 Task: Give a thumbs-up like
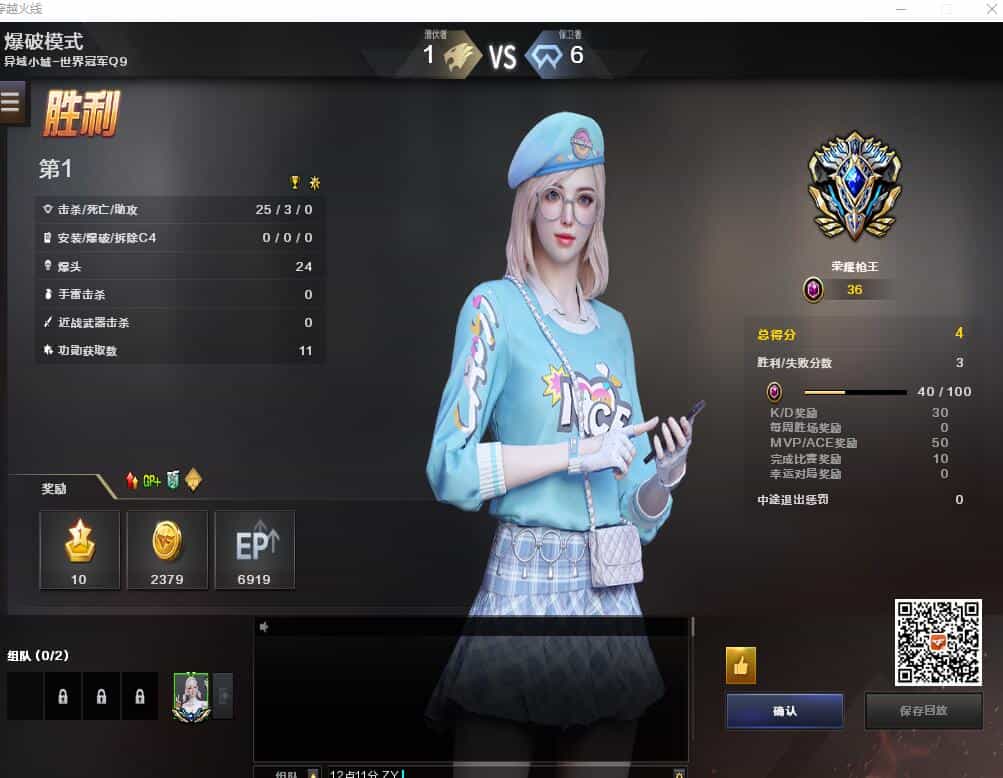point(741,665)
